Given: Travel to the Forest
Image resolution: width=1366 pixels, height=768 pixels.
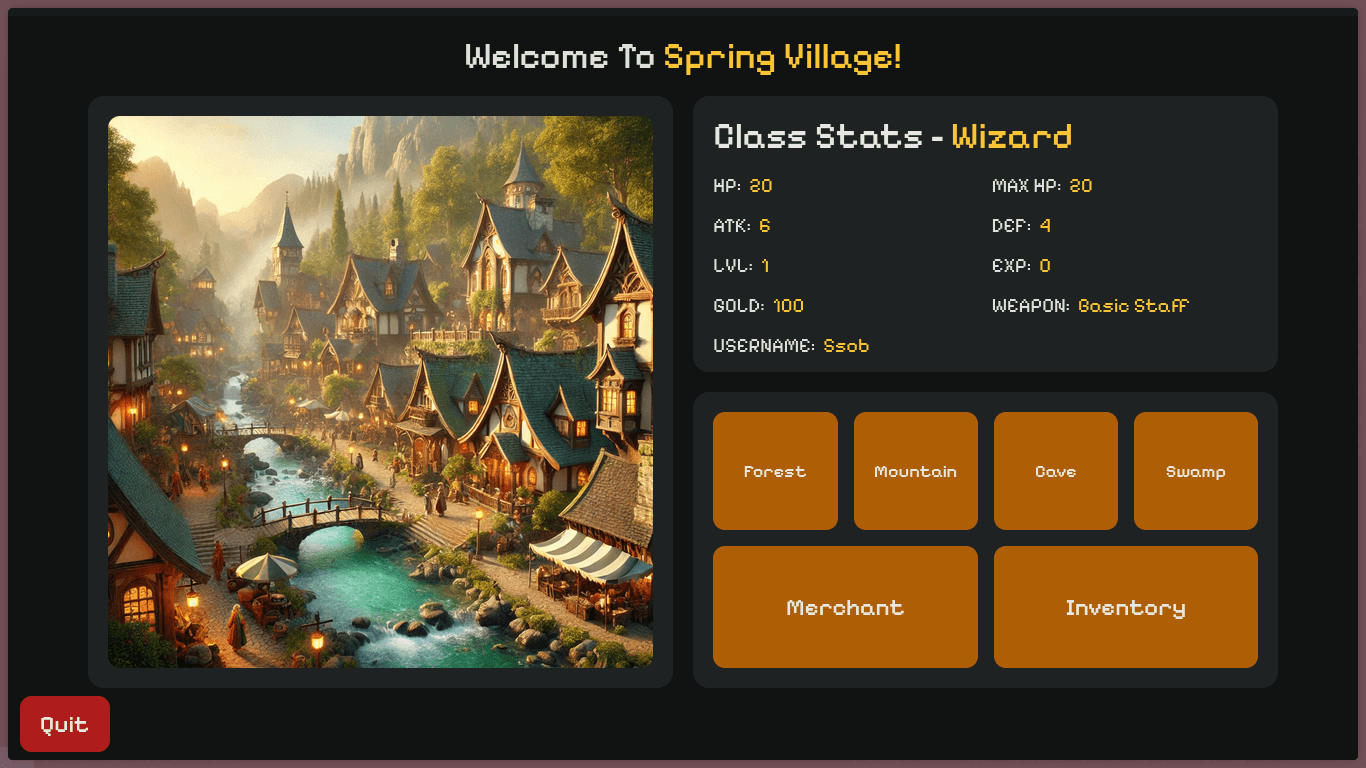Looking at the screenshot, I should pyautogui.click(x=775, y=471).
